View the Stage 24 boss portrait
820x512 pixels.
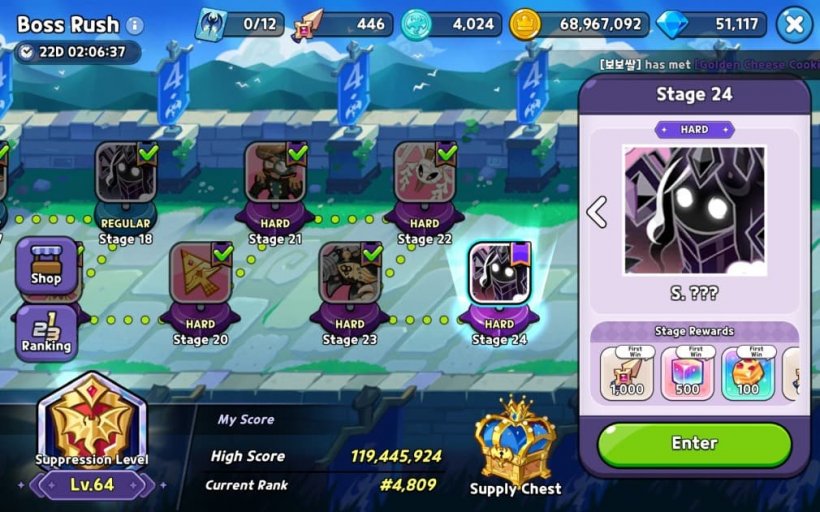(x=694, y=211)
